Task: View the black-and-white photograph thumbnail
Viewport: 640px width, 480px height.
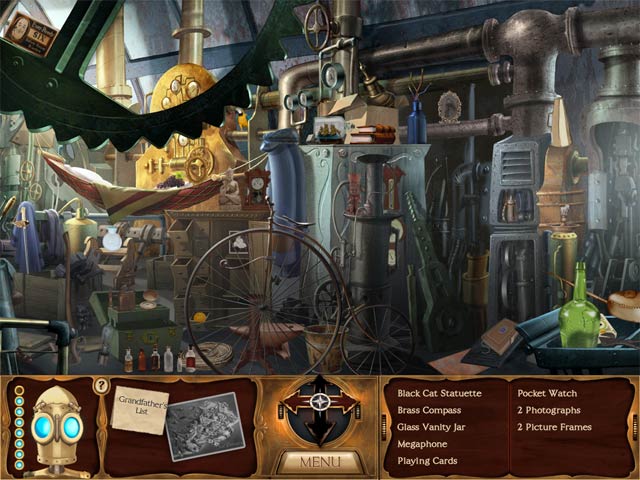Action: [x=204, y=426]
